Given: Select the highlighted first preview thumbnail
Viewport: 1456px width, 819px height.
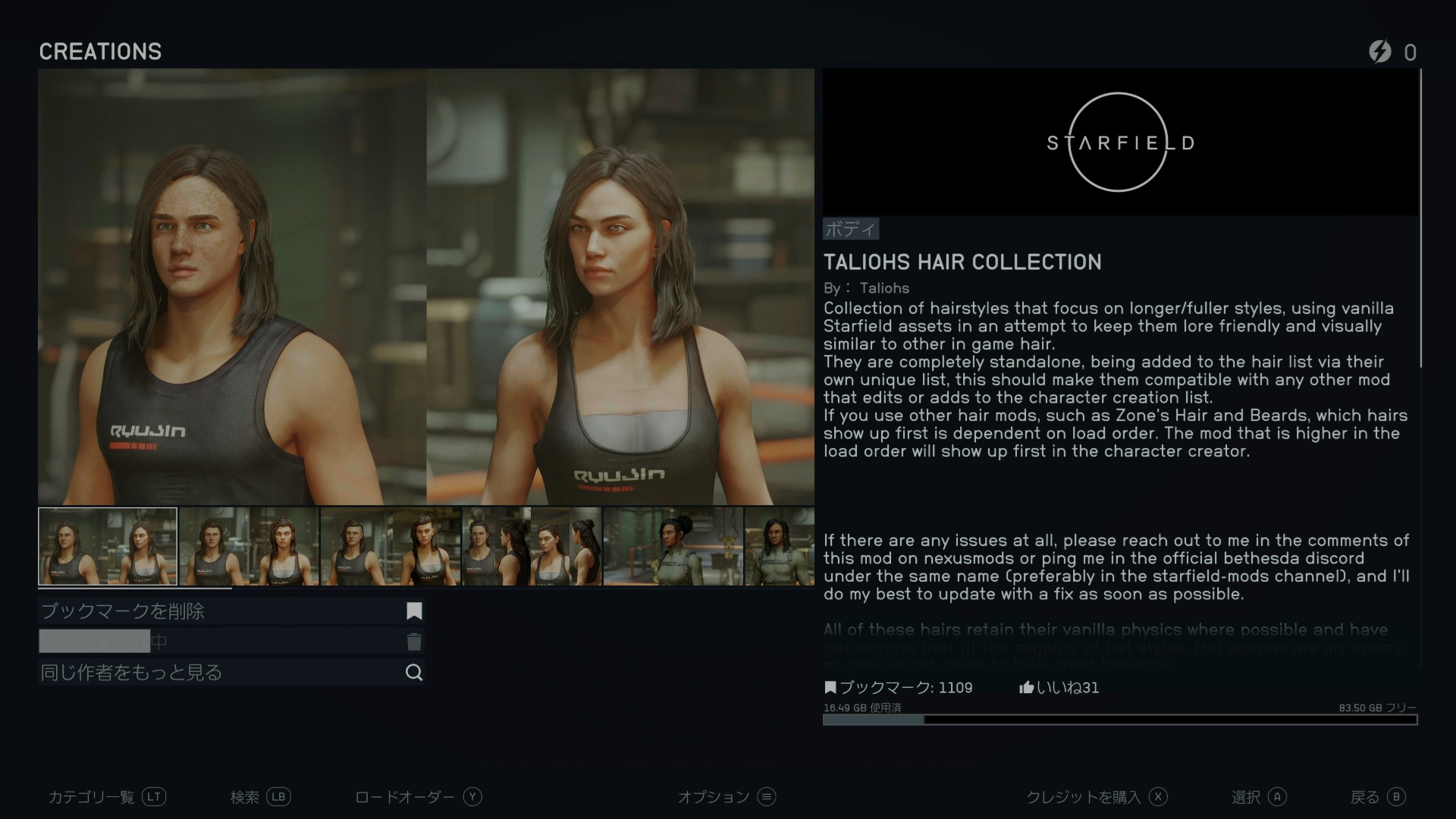Looking at the screenshot, I should pyautogui.click(x=108, y=546).
